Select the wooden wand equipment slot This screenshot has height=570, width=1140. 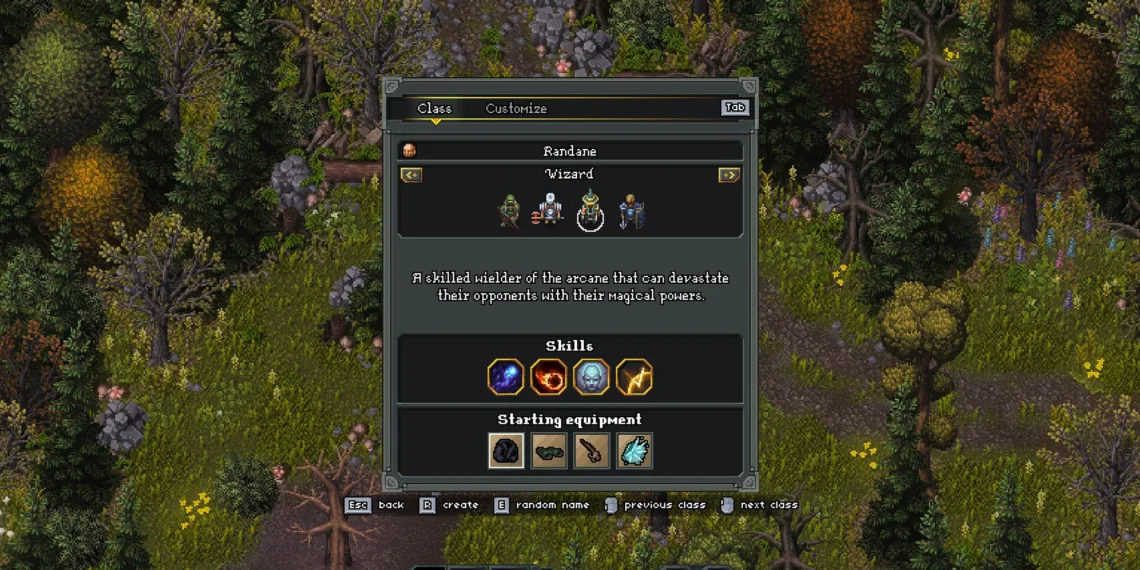tap(591, 451)
